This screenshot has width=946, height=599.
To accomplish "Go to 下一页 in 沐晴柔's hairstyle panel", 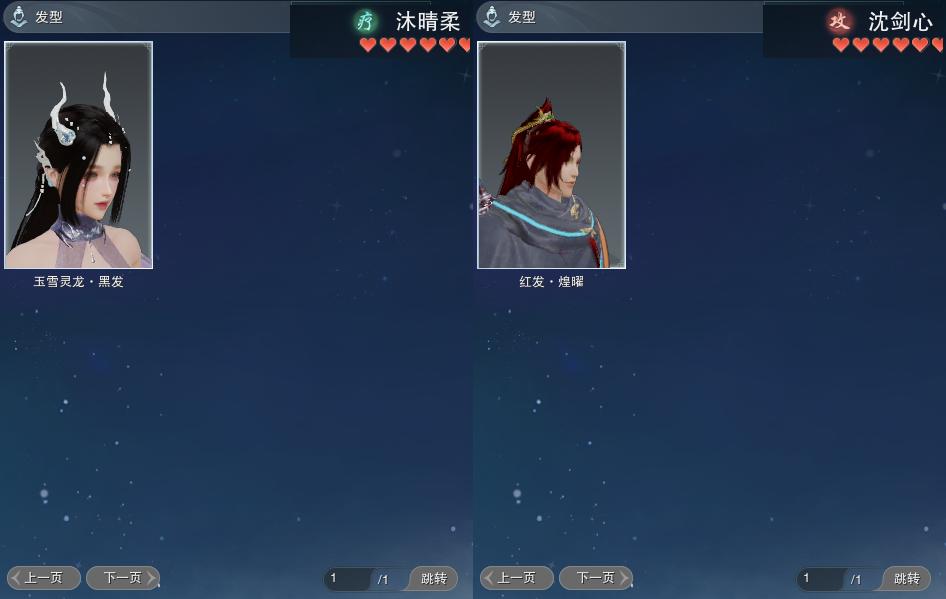I will 122,578.
